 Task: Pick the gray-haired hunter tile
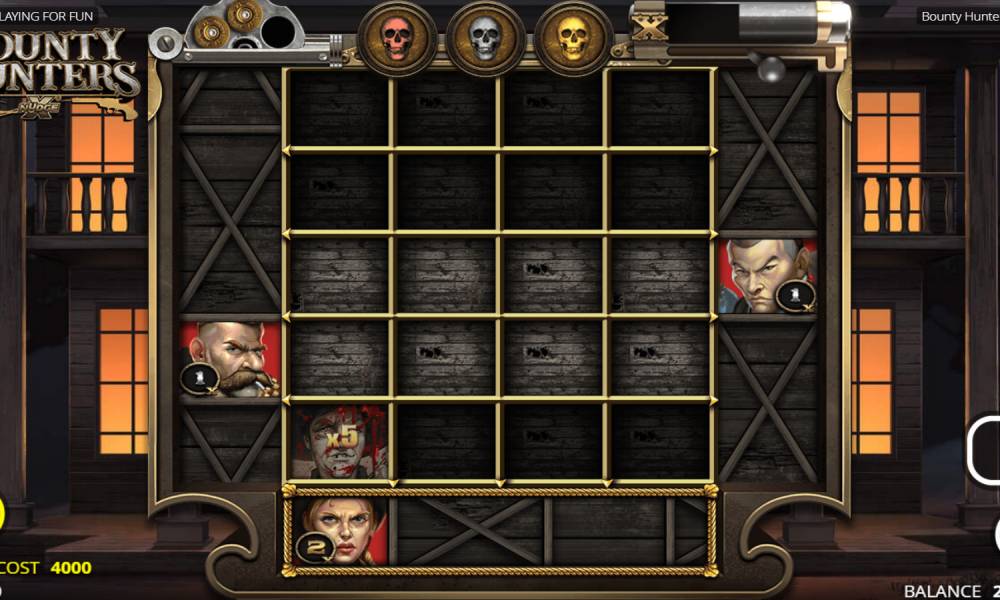pyautogui.click(x=767, y=276)
